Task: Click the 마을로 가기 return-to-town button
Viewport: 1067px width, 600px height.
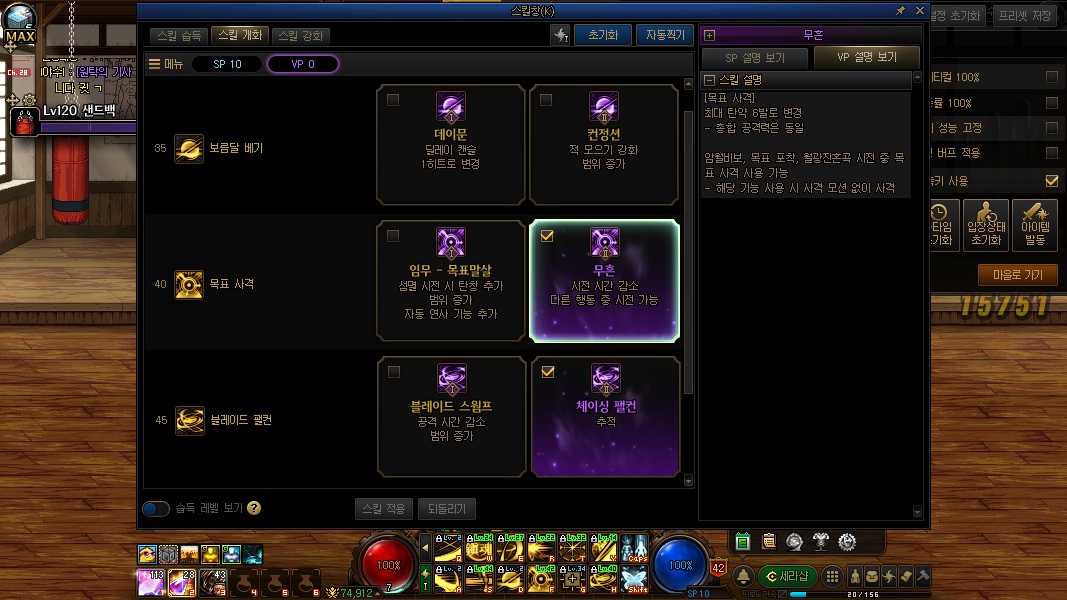Action: click(1017, 275)
